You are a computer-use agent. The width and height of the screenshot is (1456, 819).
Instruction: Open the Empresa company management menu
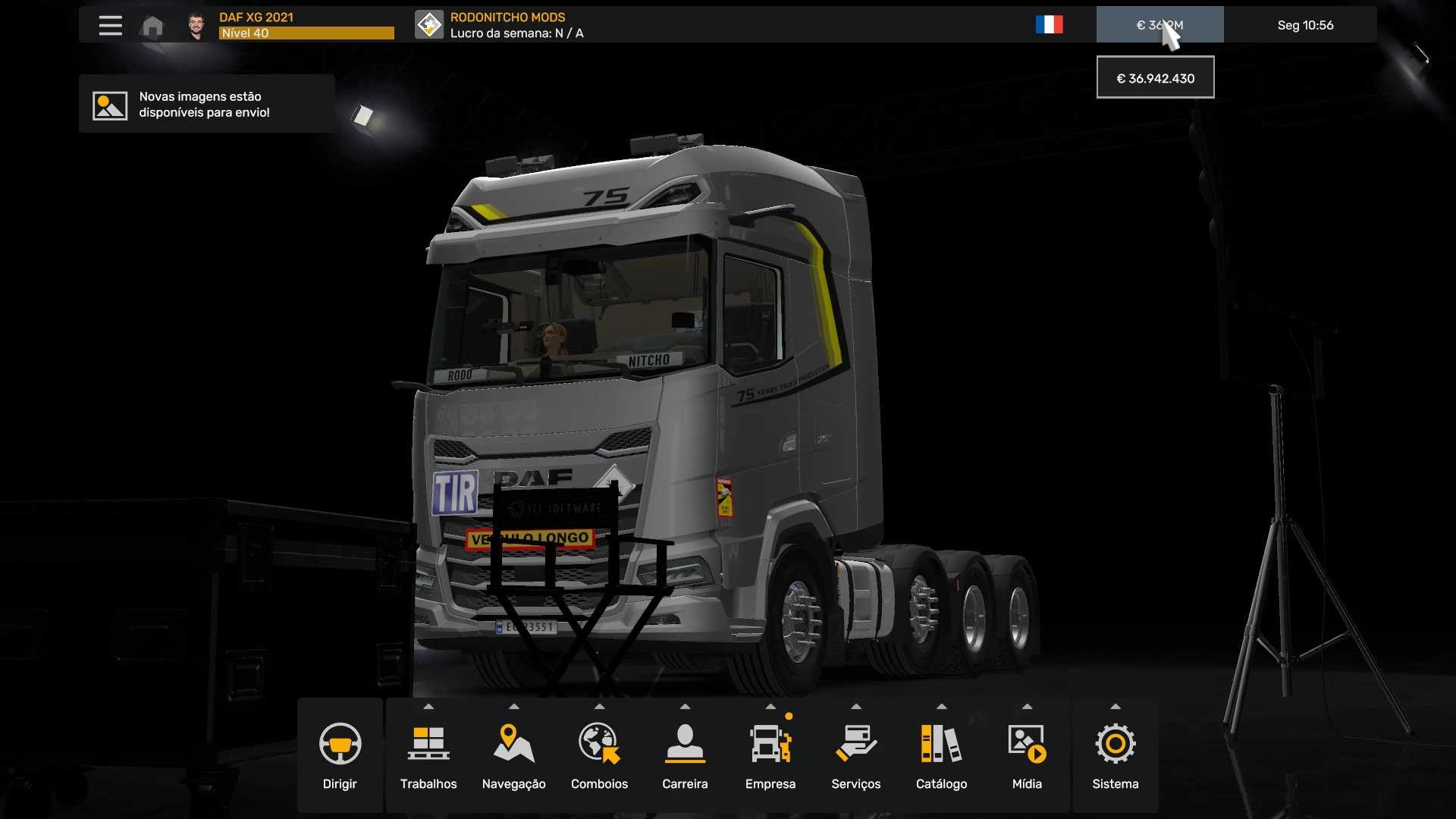click(x=770, y=755)
